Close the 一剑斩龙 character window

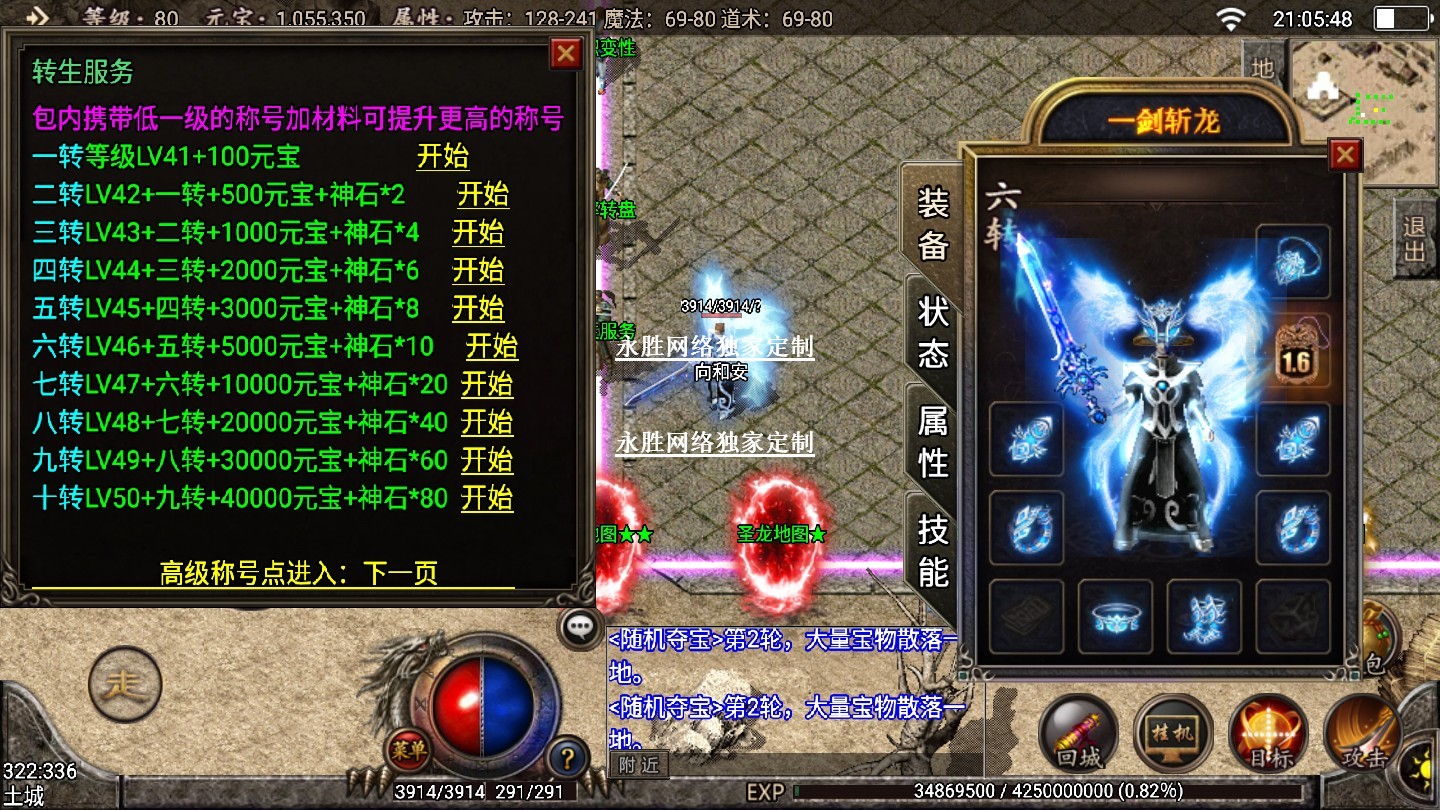coord(1345,155)
